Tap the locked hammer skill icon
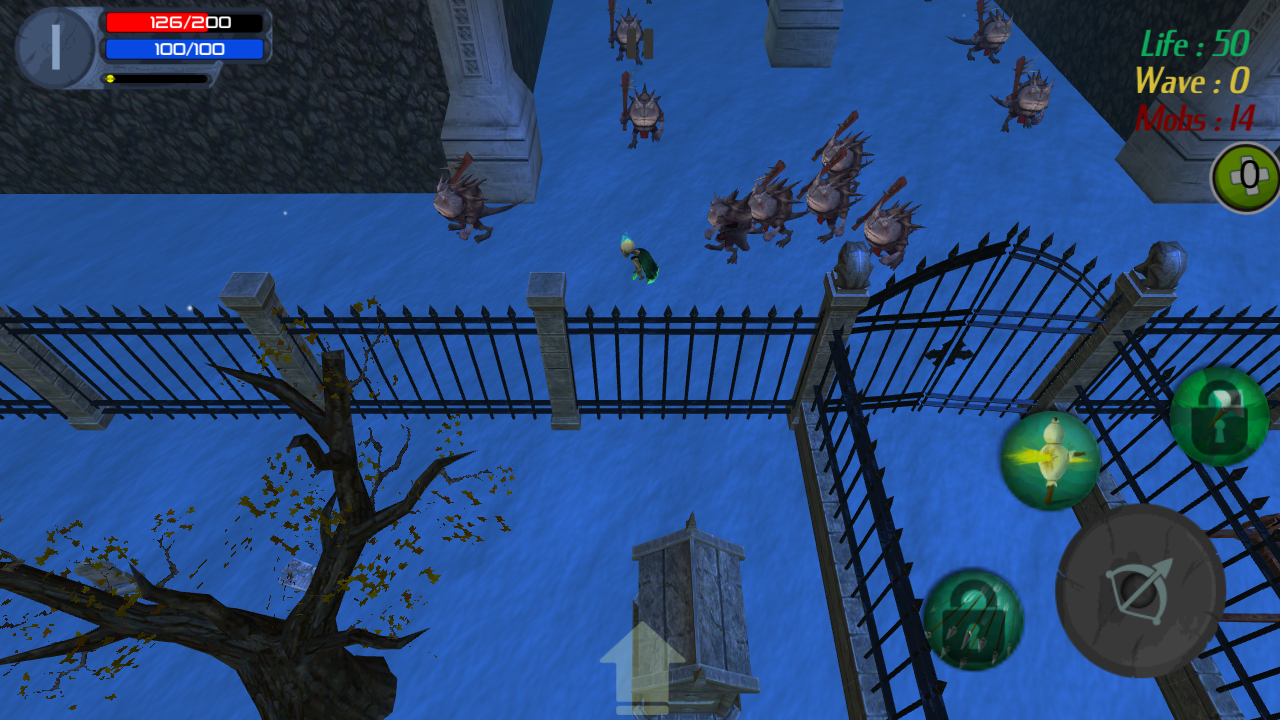The width and height of the screenshot is (1280, 720). [1219, 416]
